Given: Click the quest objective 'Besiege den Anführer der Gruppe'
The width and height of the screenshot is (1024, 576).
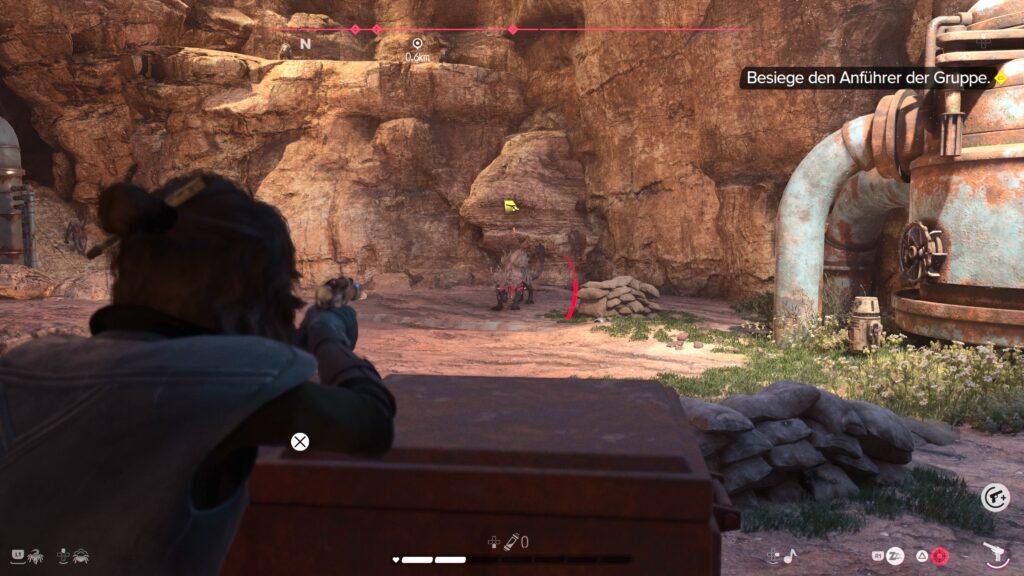Looking at the screenshot, I should click(x=868, y=77).
